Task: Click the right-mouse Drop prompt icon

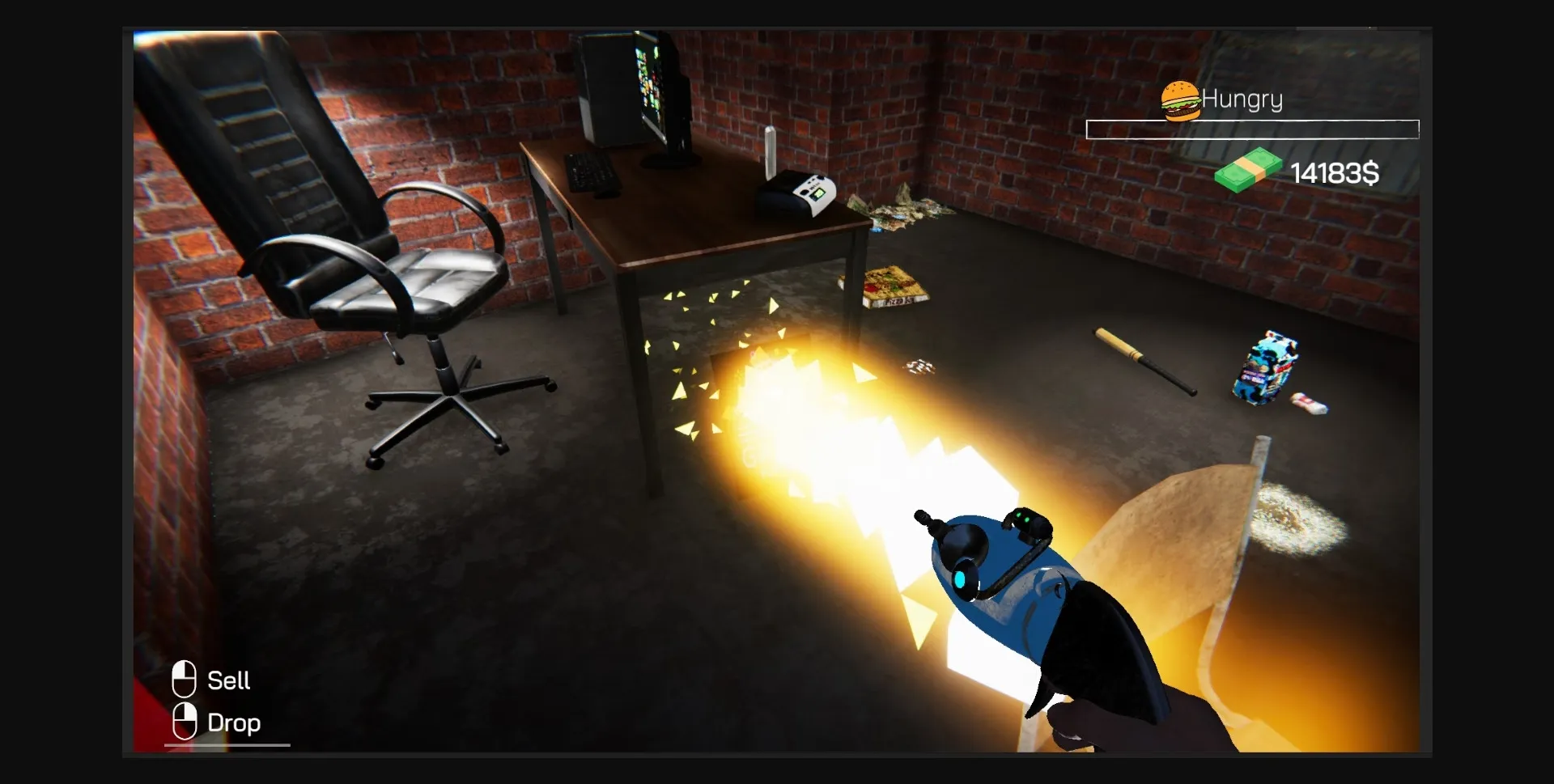Action: (x=185, y=722)
